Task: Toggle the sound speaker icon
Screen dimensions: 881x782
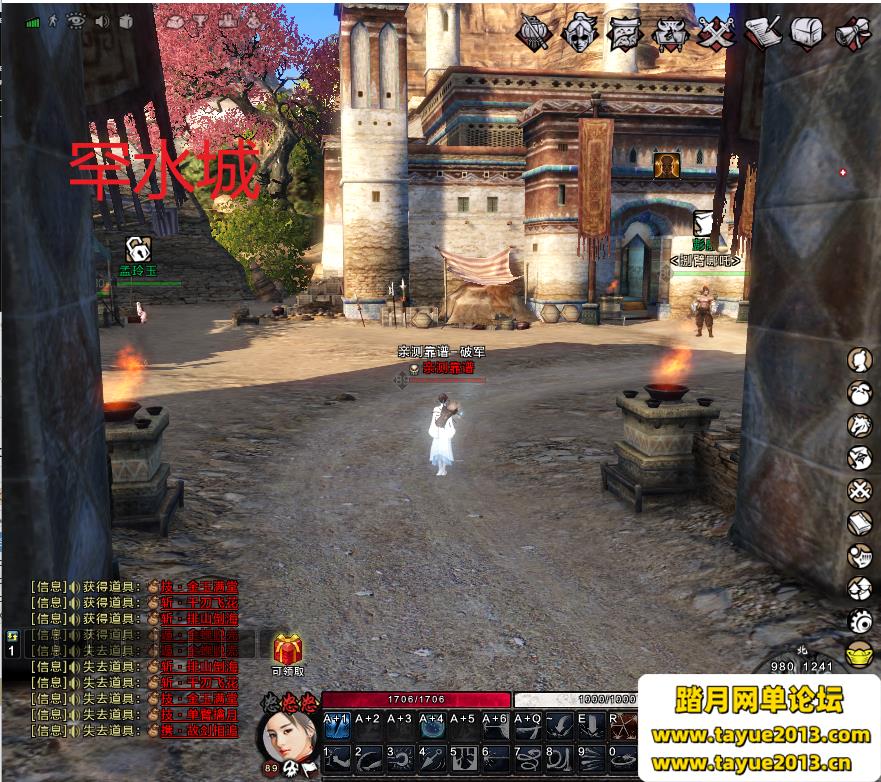Action: pos(102,21)
